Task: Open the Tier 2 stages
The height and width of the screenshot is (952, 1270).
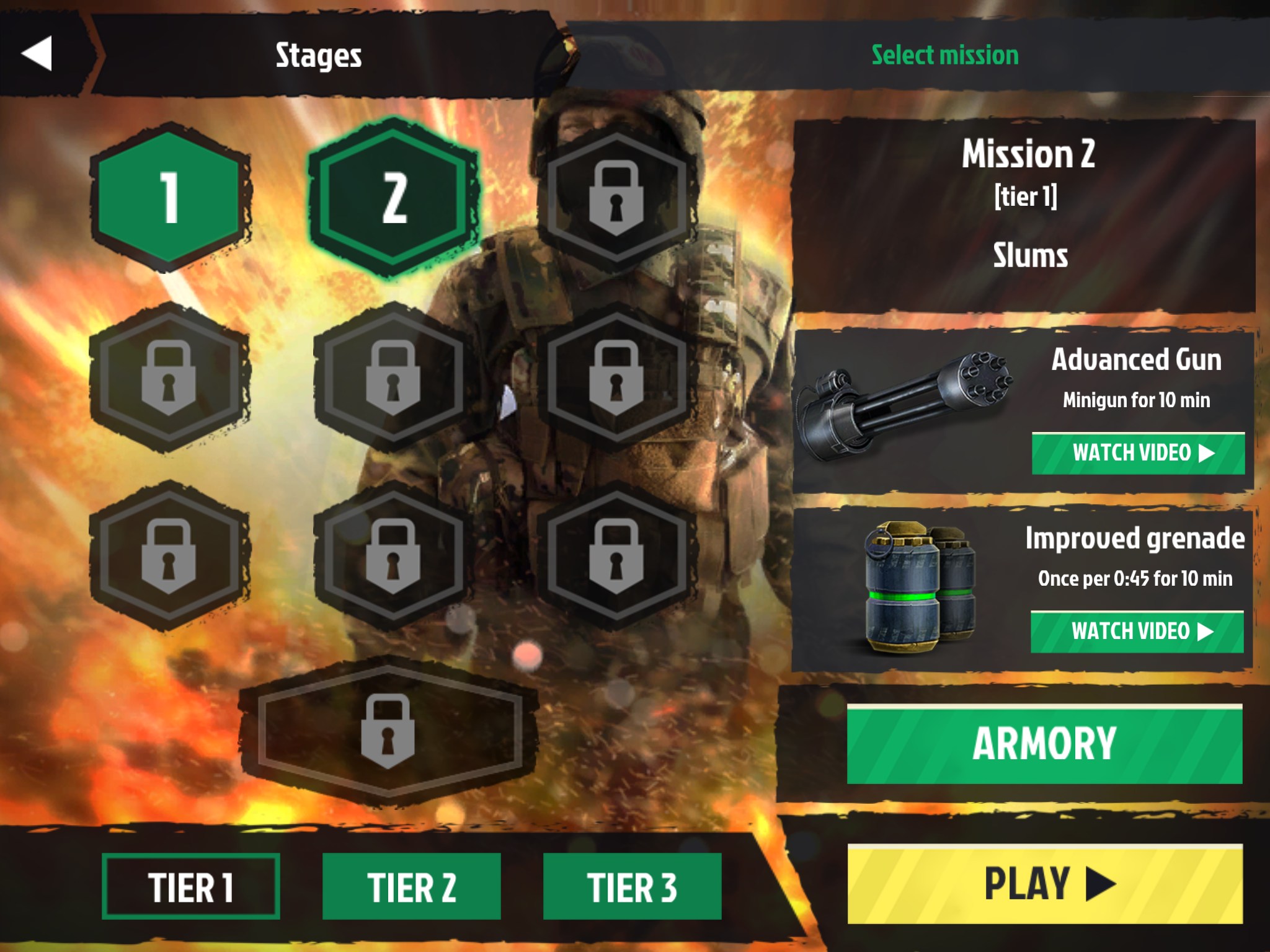Action: pos(411,886)
